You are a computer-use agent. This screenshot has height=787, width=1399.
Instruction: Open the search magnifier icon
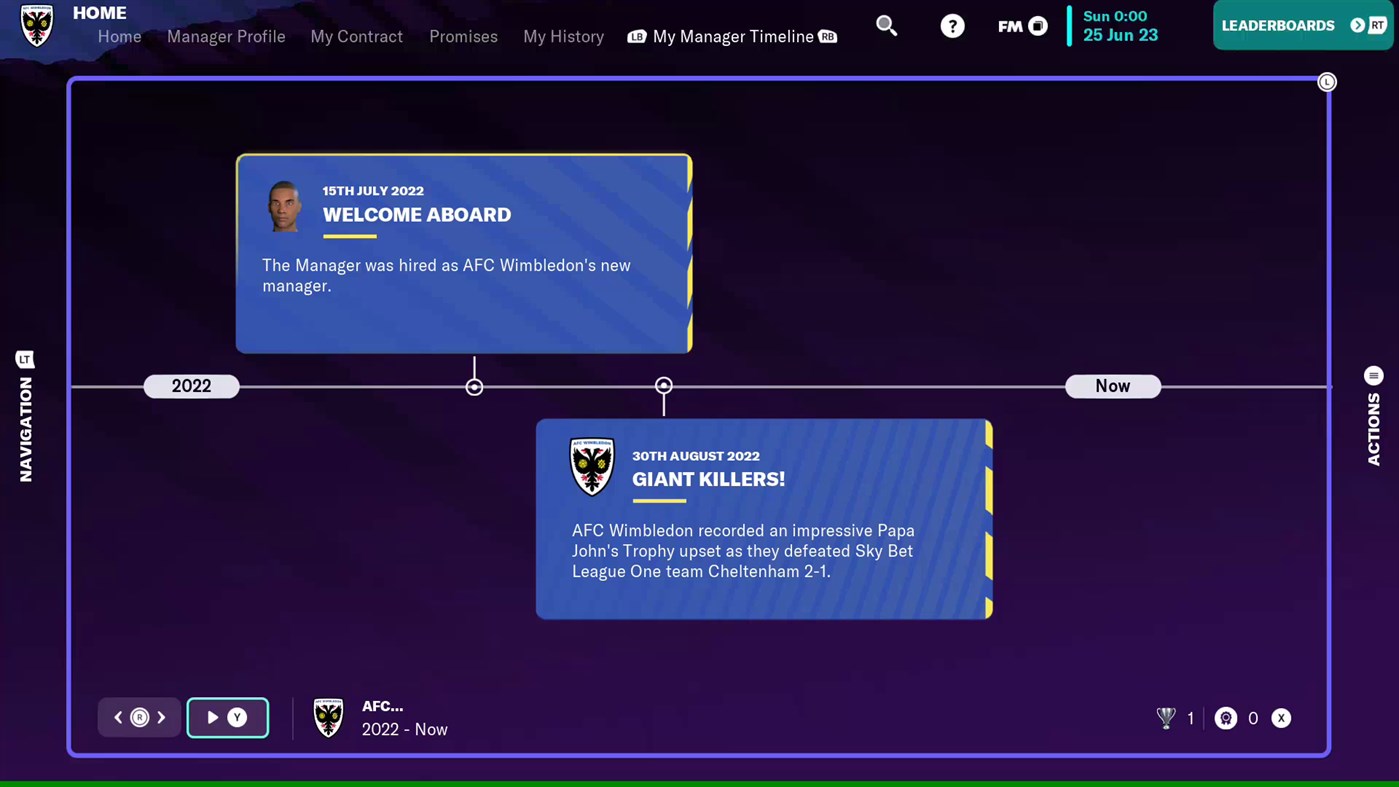886,25
